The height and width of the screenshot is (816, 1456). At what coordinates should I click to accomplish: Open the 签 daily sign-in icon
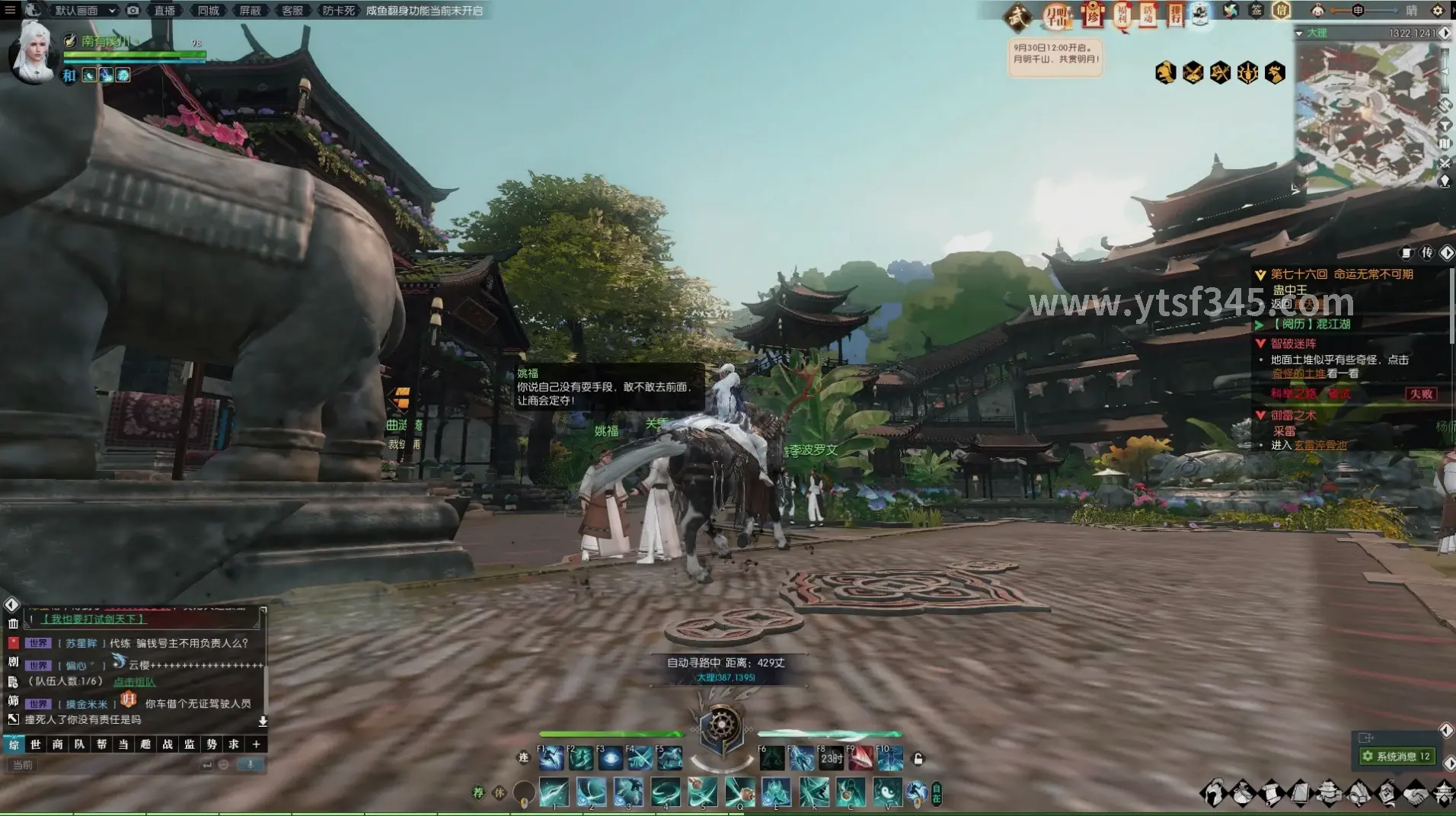coord(1256,11)
